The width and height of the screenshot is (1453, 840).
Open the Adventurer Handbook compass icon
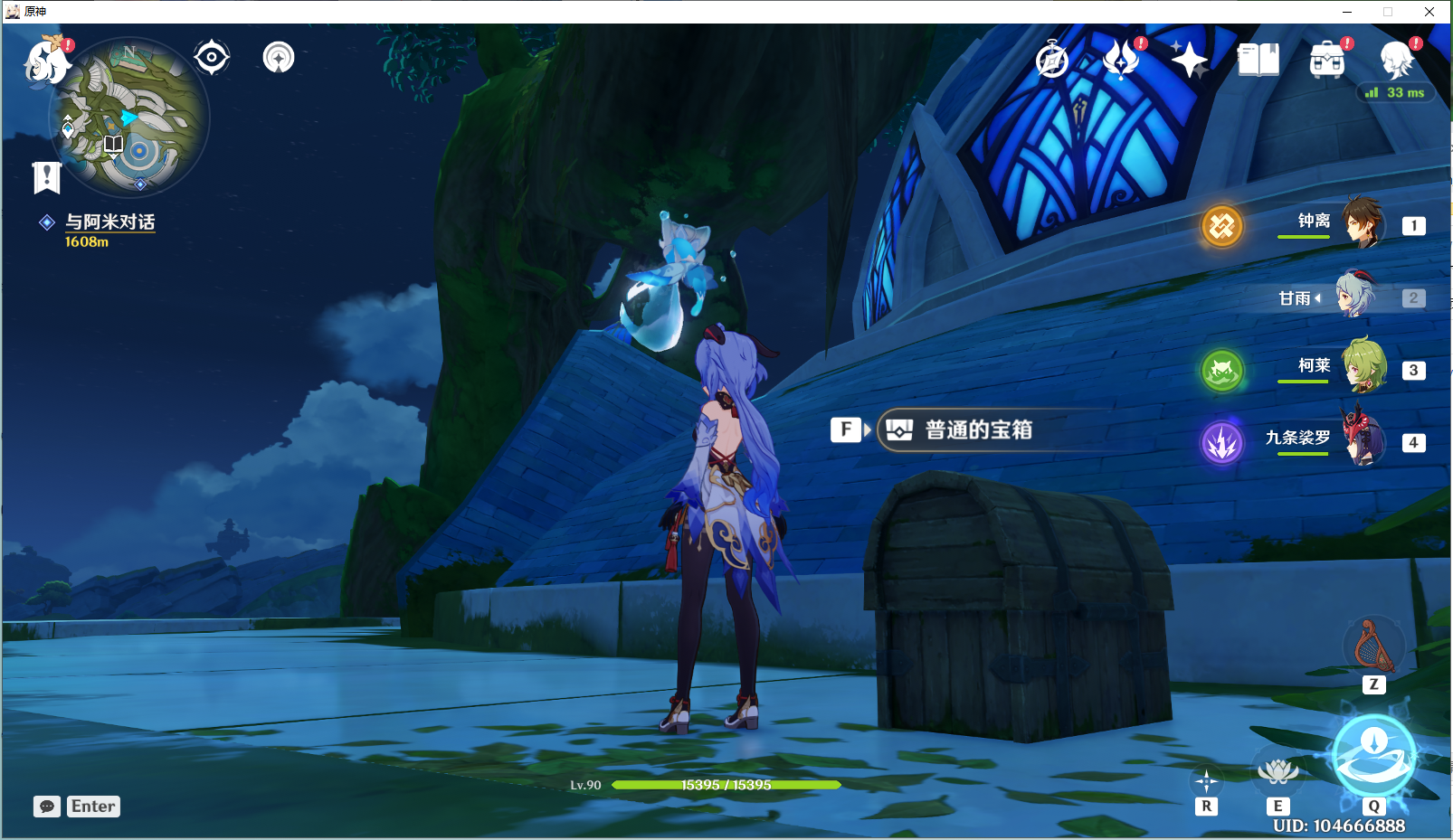pos(1051,60)
